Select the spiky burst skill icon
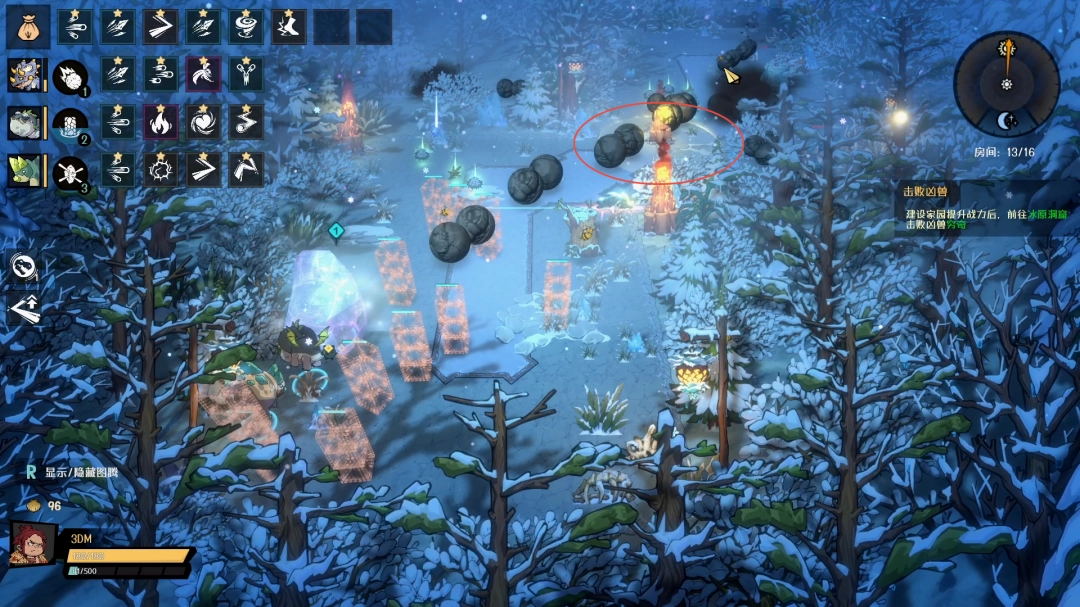1080x607 pixels. click(160, 170)
